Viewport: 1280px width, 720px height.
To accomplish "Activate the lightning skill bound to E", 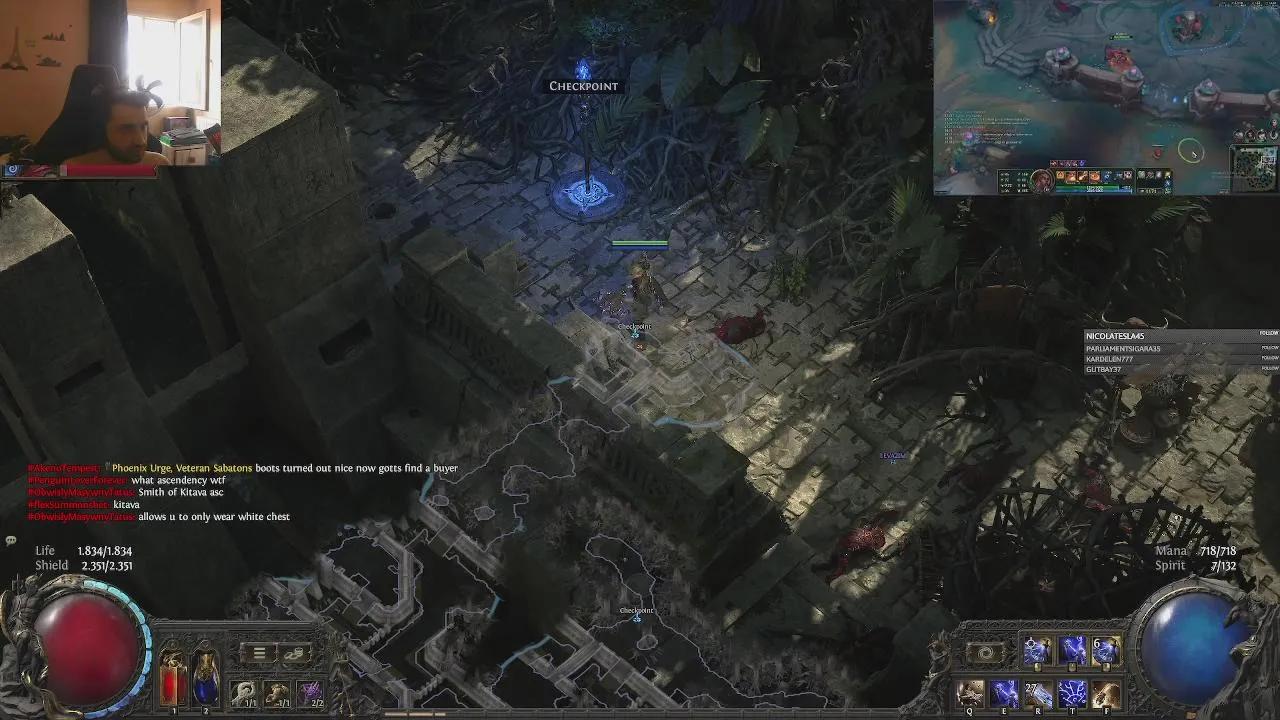I will [1005, 693].
